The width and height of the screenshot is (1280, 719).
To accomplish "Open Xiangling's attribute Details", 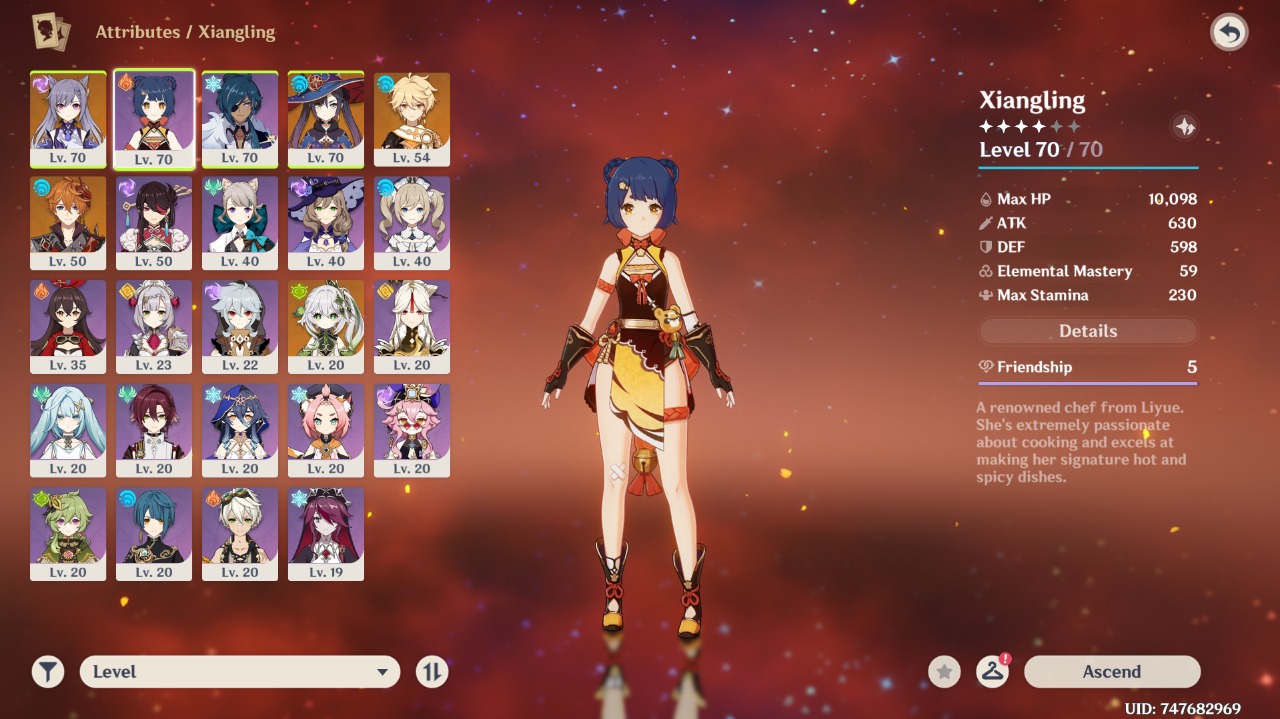I will pyautogui.click(x=1088, y=331).
